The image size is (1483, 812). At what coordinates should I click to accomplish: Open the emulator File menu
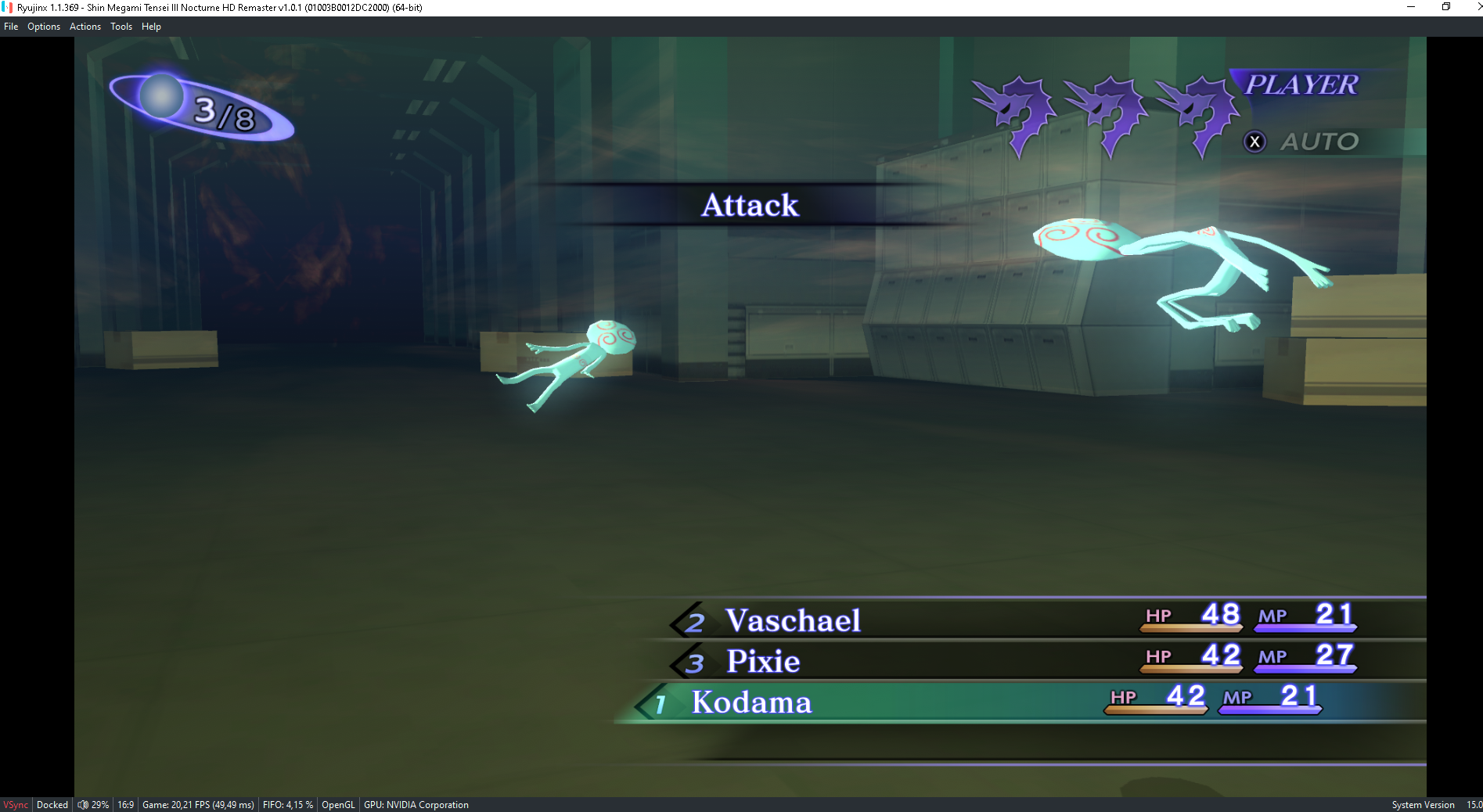pos(11,27)
